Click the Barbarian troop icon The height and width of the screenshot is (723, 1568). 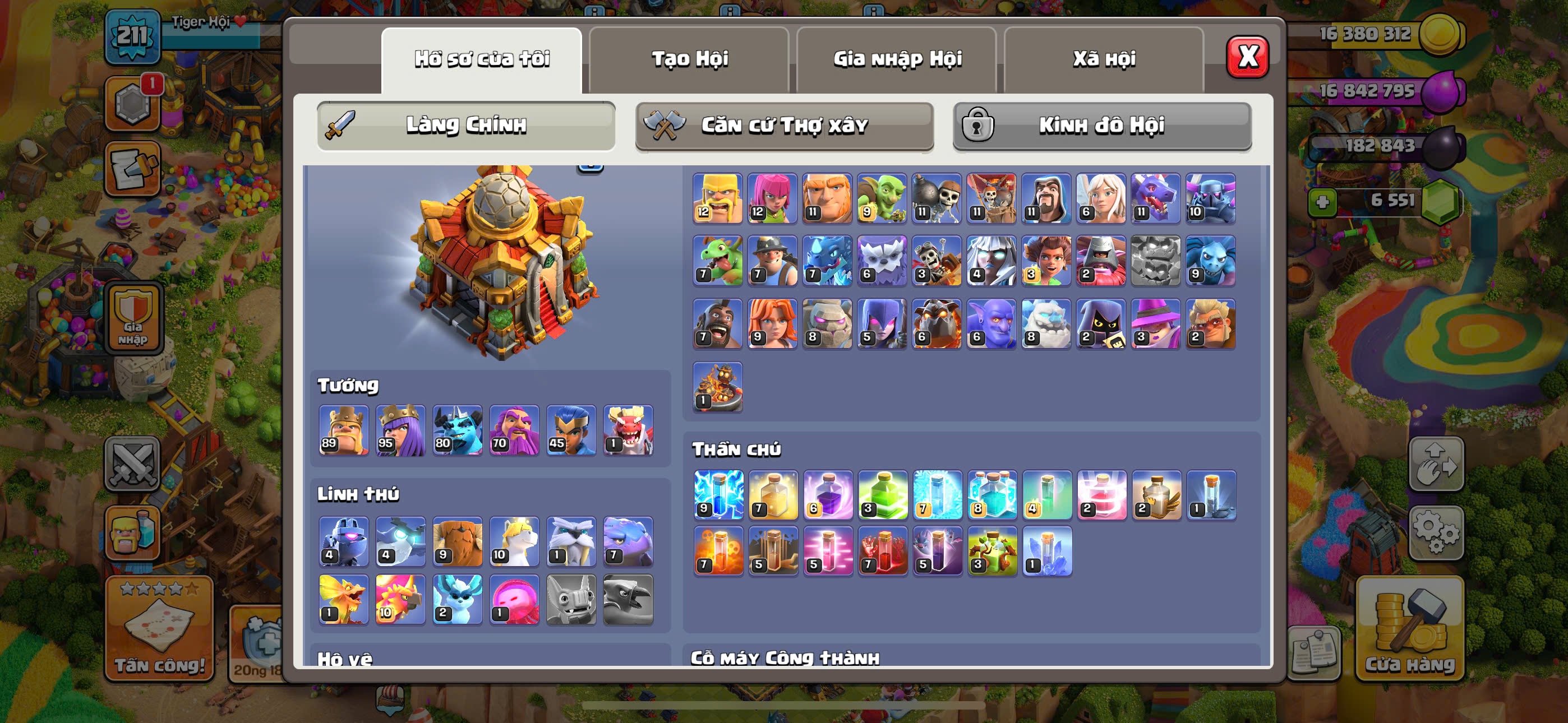point(718,198)
